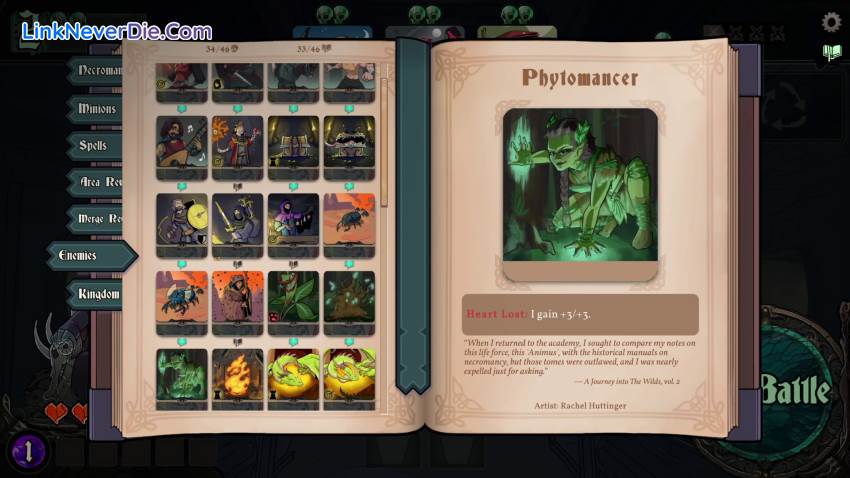Select the glowing green Phytomancer card in grid
Image resolution: width=850 pixels, height=478 pixels.
[181, 374]
